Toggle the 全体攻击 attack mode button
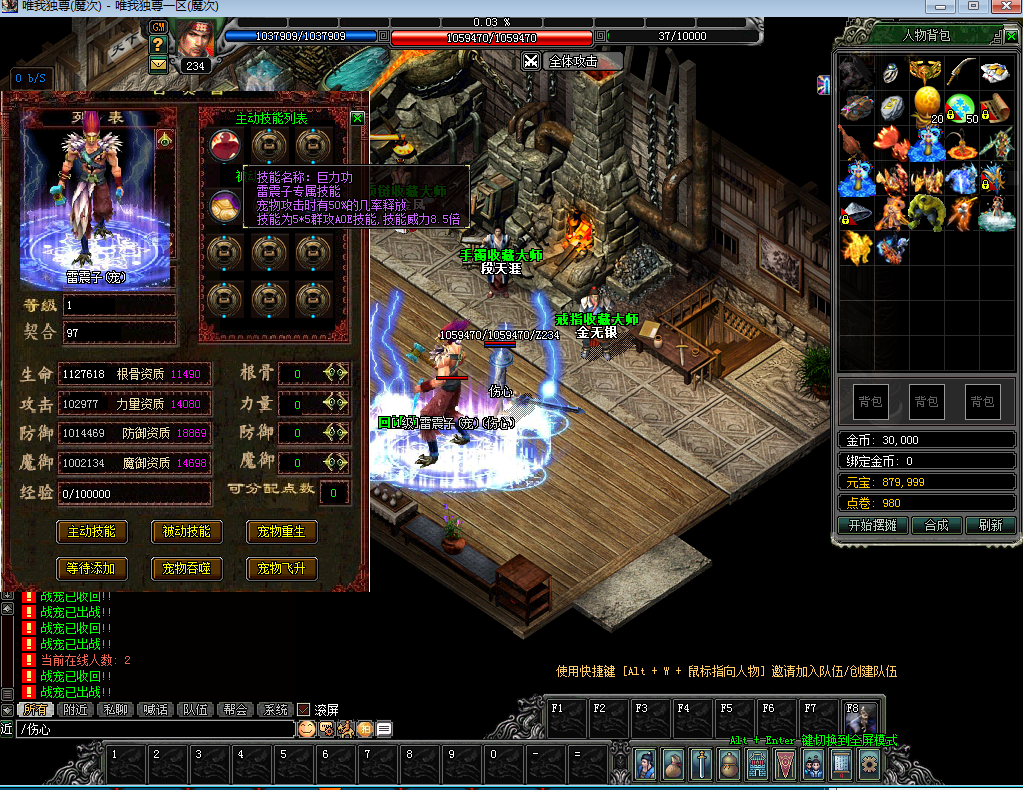The height and width of the screenshot is (790, 1023). (572, 61)
